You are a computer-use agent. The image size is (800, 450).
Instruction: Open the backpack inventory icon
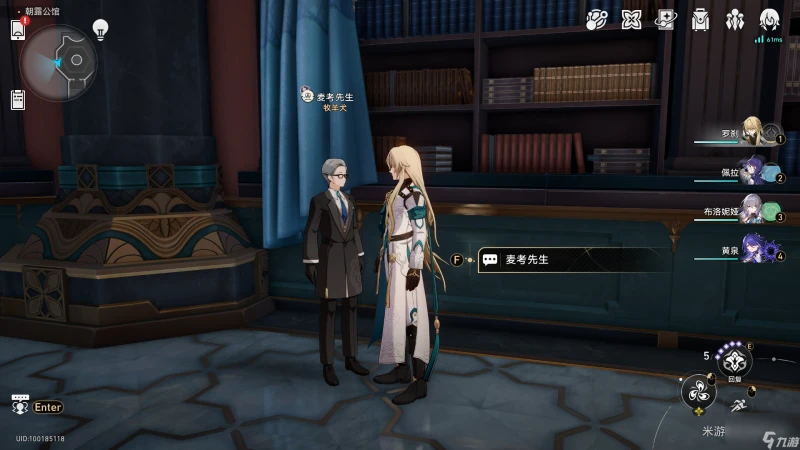[701, 19]
